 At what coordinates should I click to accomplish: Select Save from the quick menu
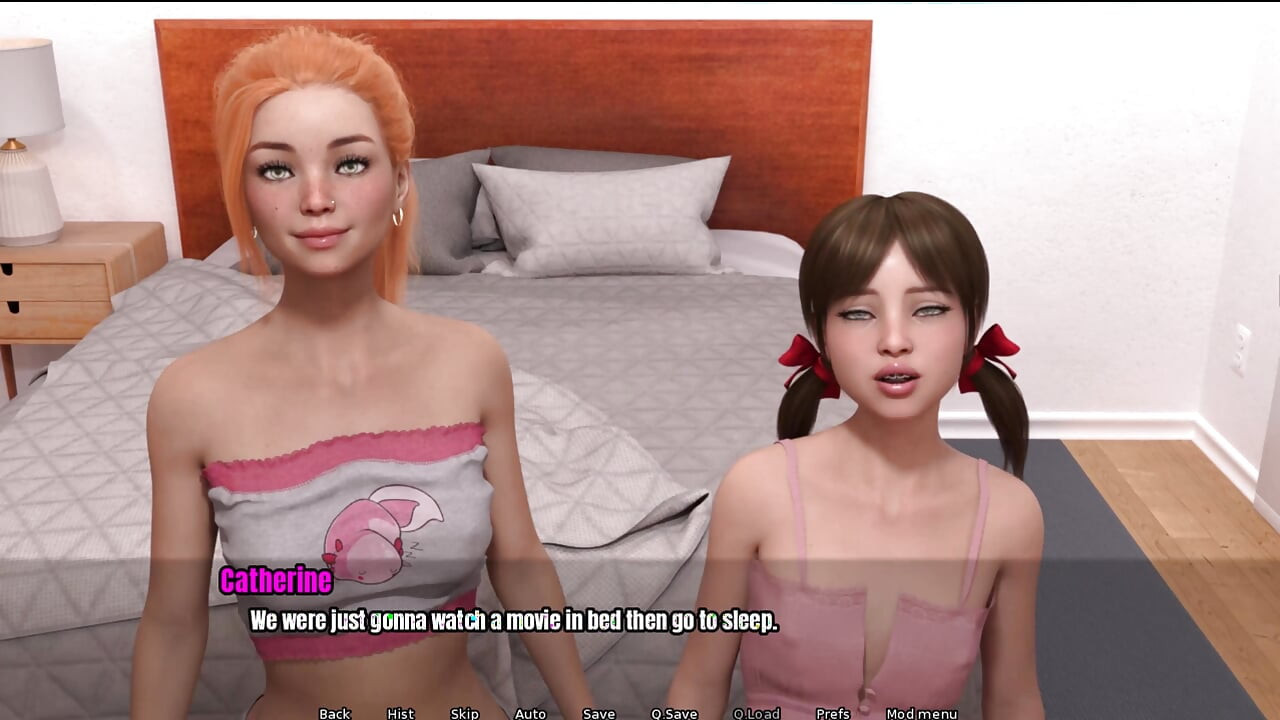click(x=597, y=713)
